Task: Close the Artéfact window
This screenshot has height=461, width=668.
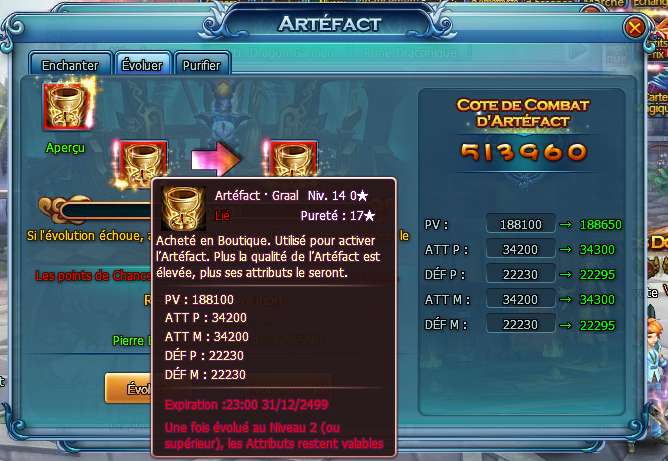Action: 634,28
